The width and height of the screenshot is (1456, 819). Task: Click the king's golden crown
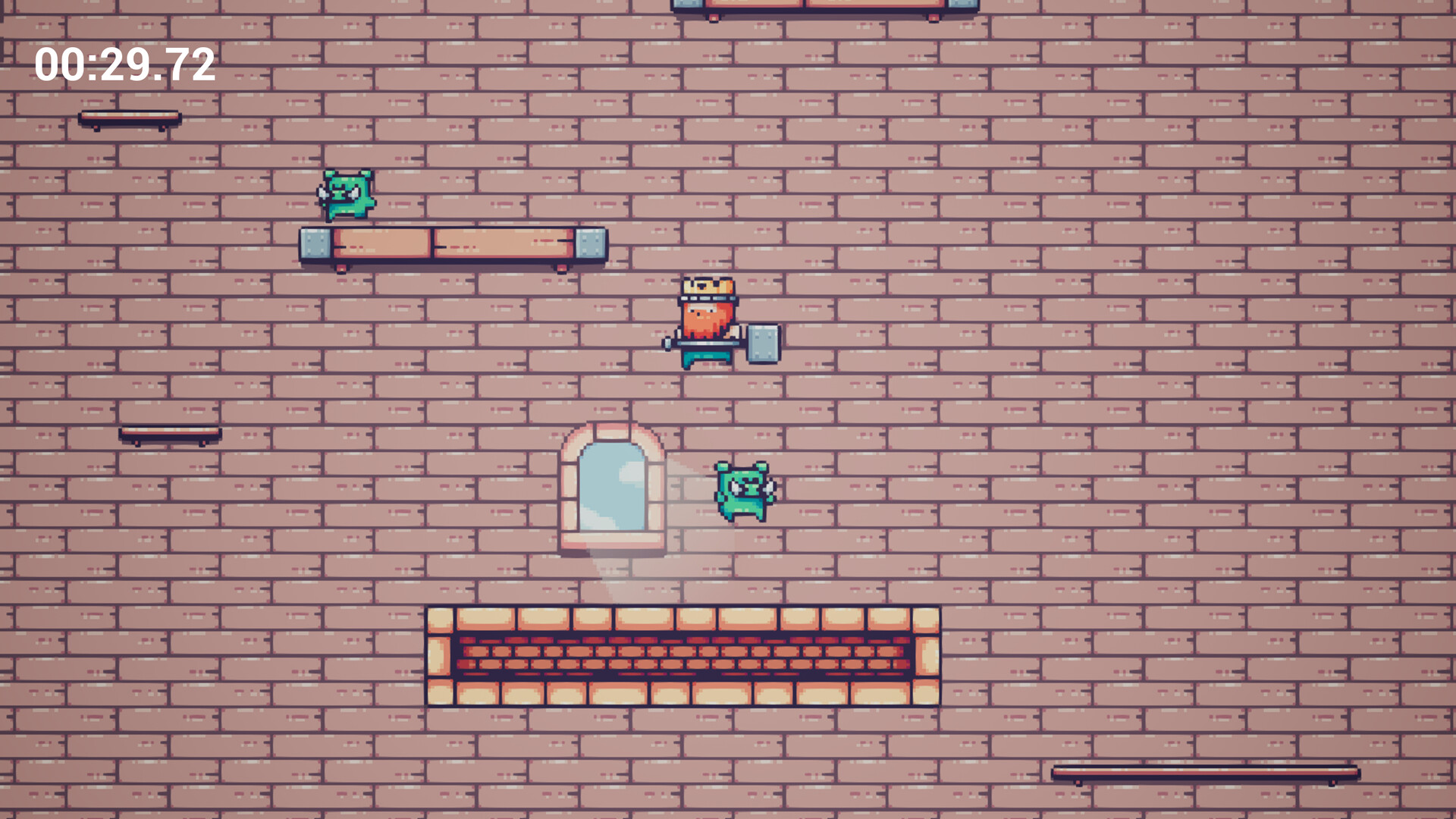click(x=705, y=287)
